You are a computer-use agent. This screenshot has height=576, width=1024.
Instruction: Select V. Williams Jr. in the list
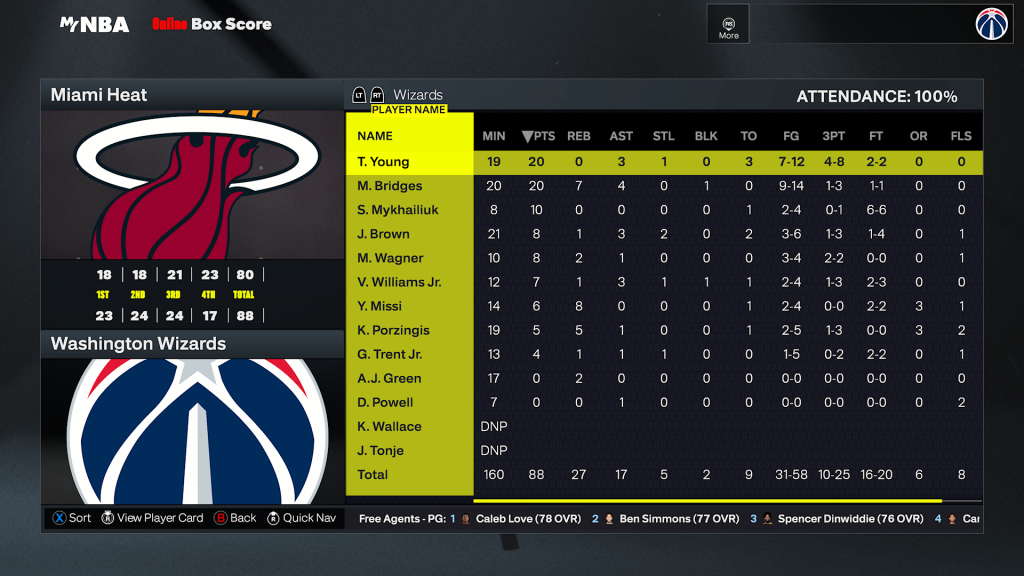399,282
